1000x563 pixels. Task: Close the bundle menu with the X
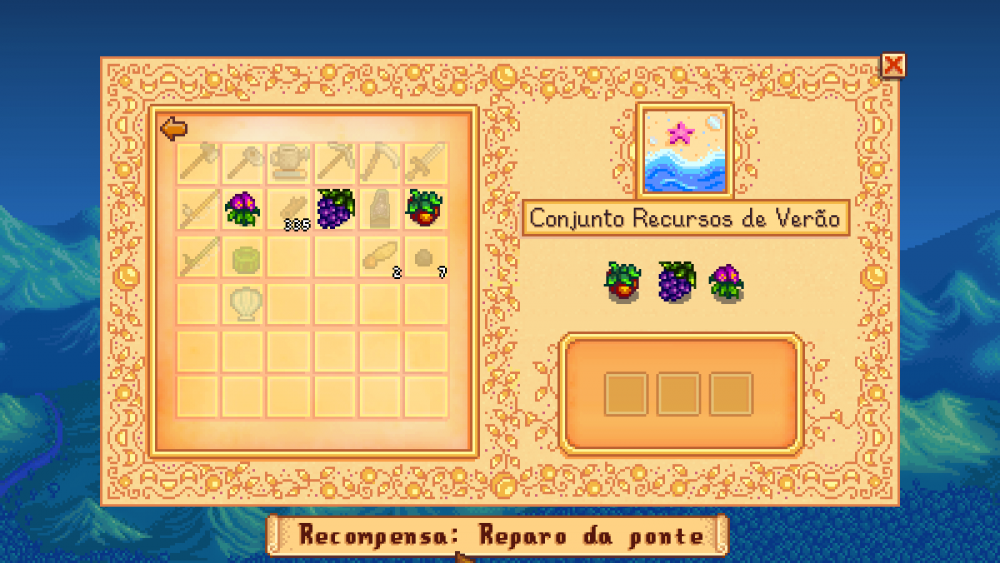(x=892, y=66)
